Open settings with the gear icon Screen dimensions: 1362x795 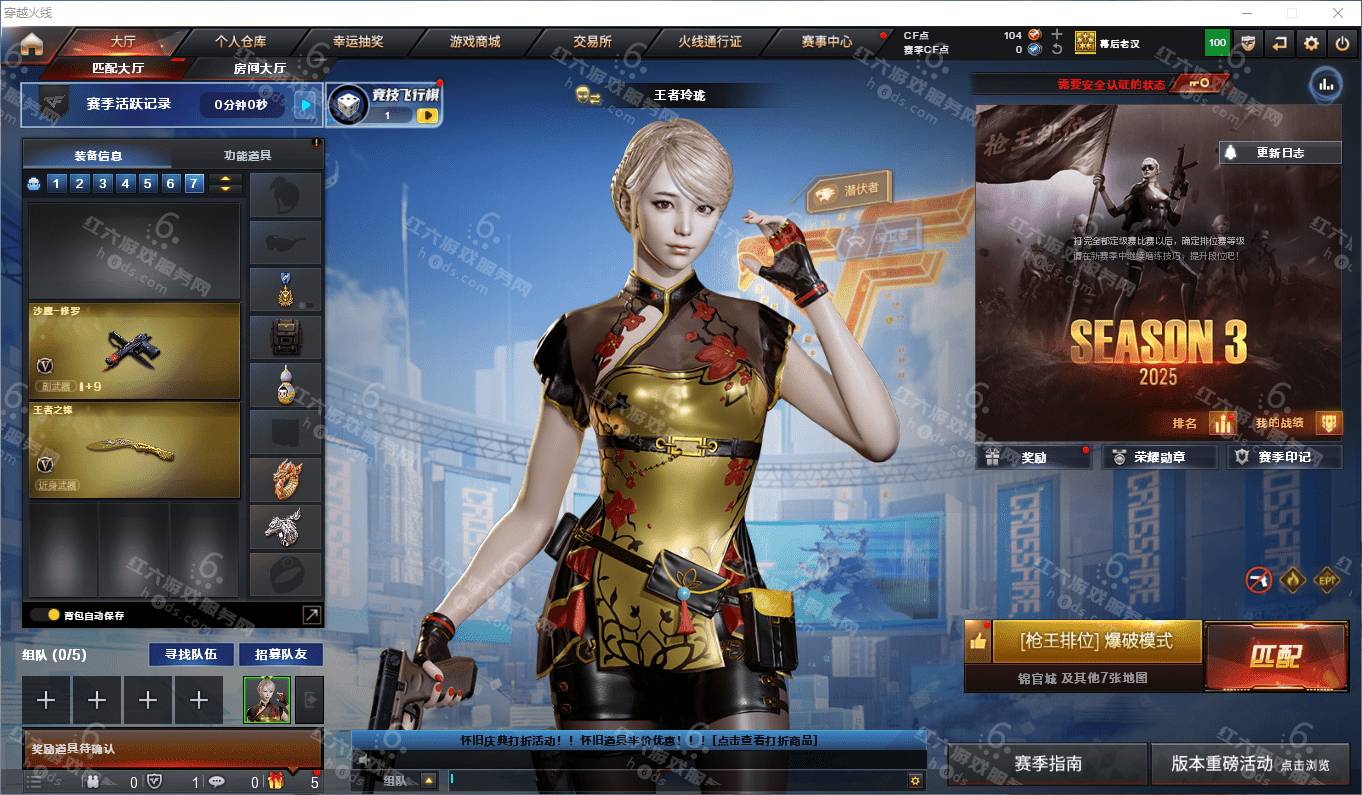(1311, 43)
